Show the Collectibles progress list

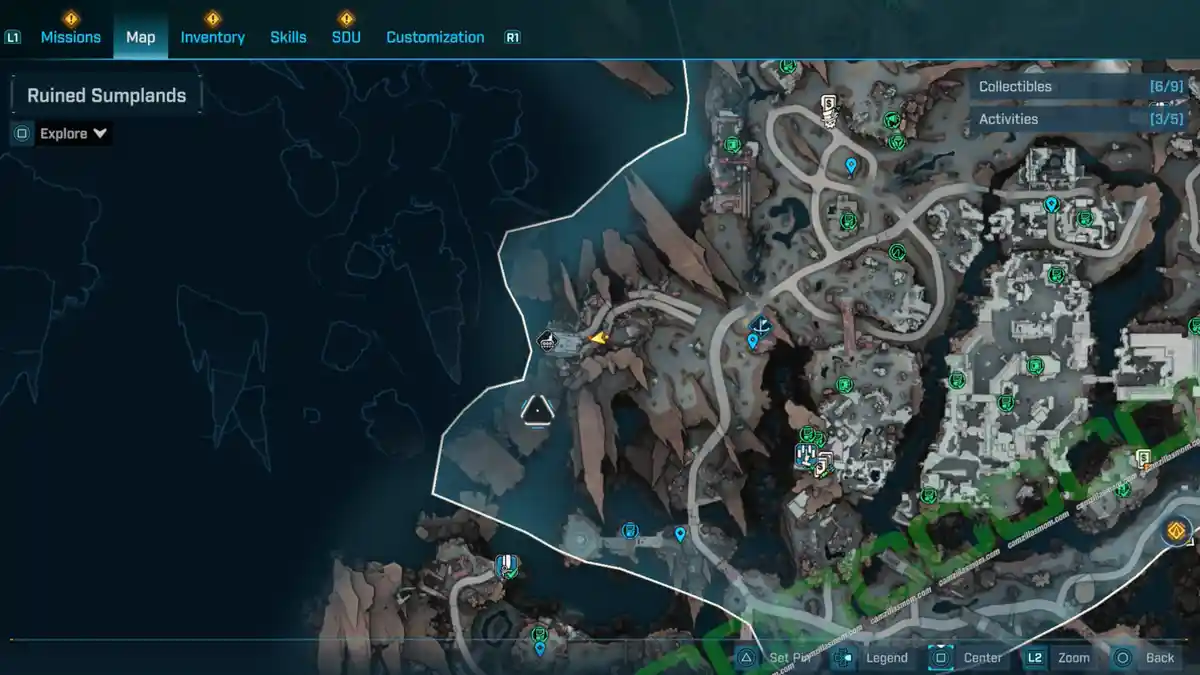click(x=1080, y=87)
